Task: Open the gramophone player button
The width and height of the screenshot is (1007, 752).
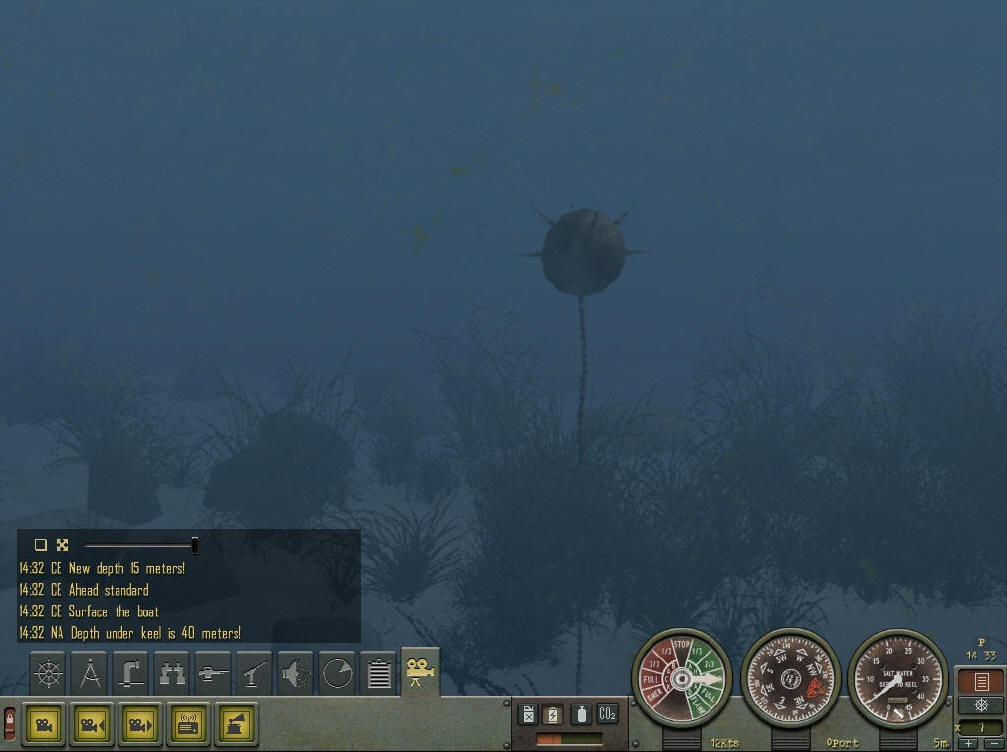Action: [236, 722]
